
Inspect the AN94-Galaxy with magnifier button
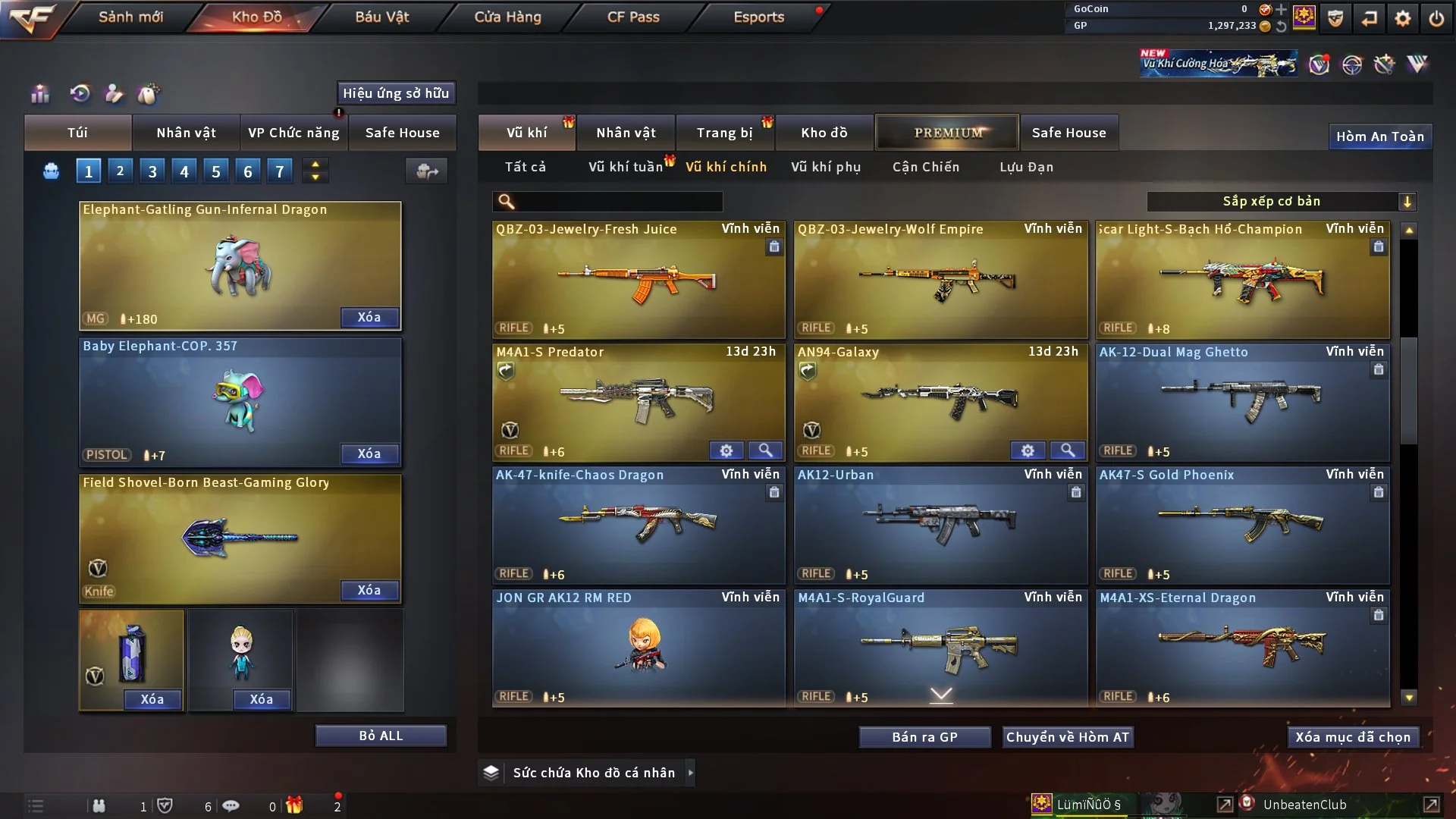click(x=1067, y=450)
